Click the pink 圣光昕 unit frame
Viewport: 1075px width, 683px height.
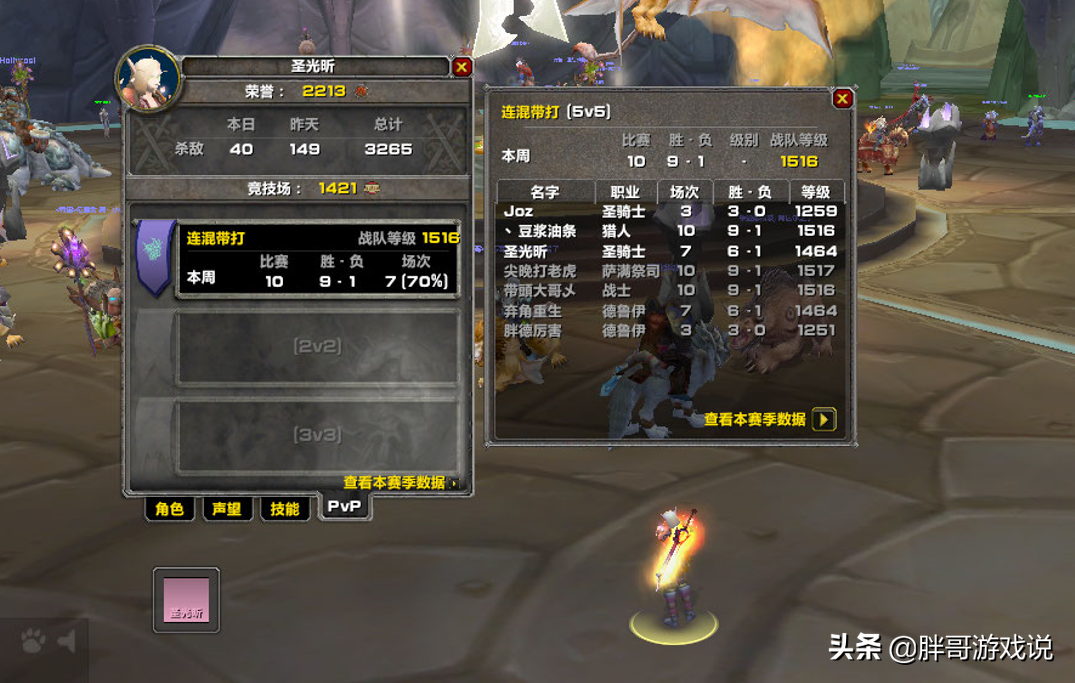coord(187,600)
